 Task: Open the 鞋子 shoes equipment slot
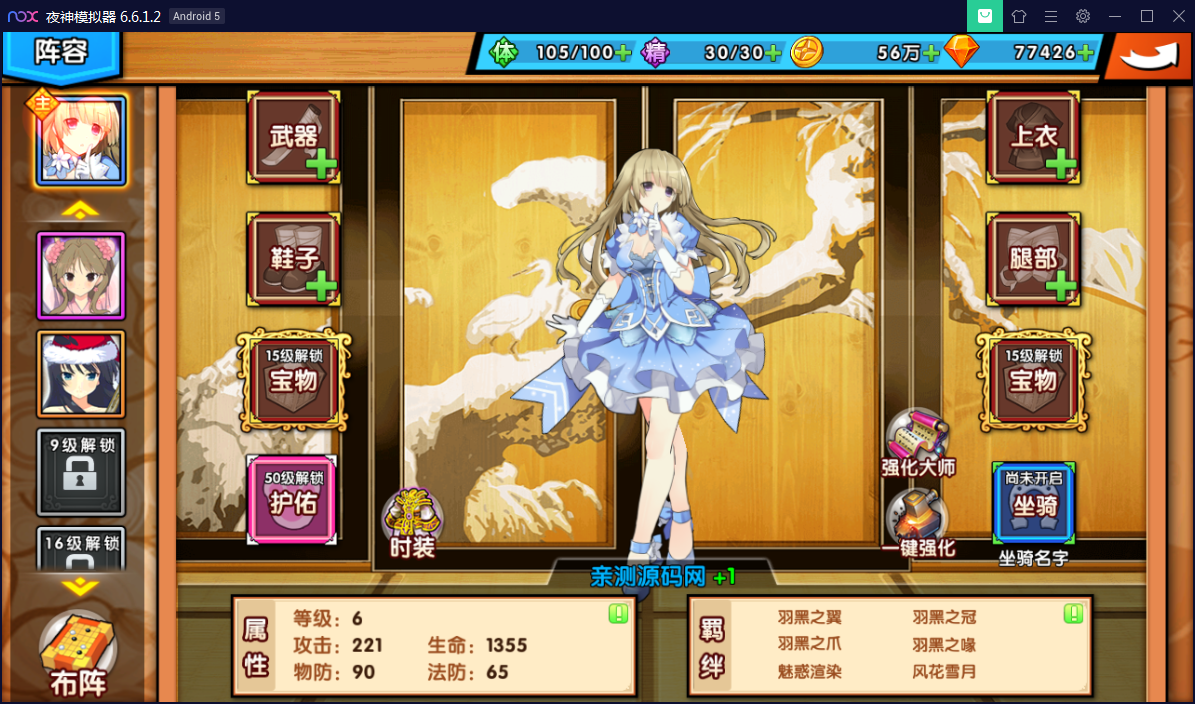pyautogui.click(x=294, y=259)
